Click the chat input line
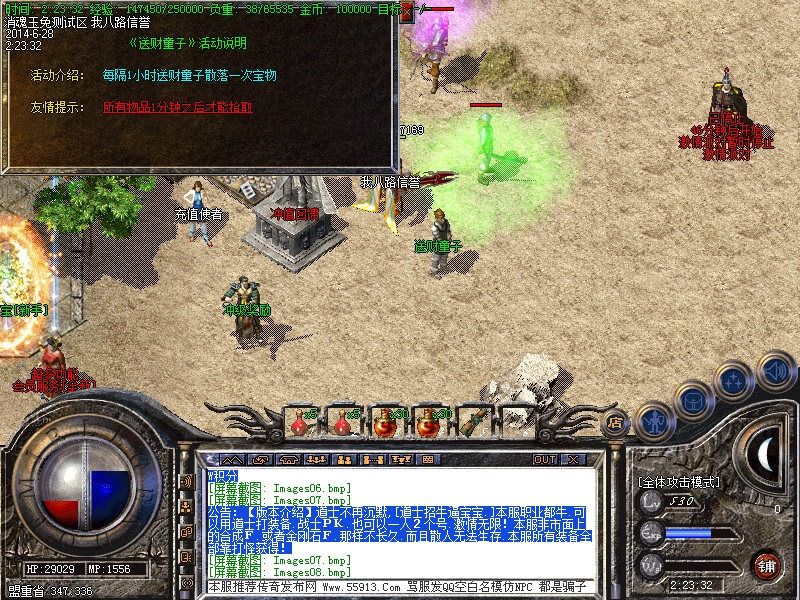This screenshot has height=600, width=800. pyautogui.click(x=400, y=586)
